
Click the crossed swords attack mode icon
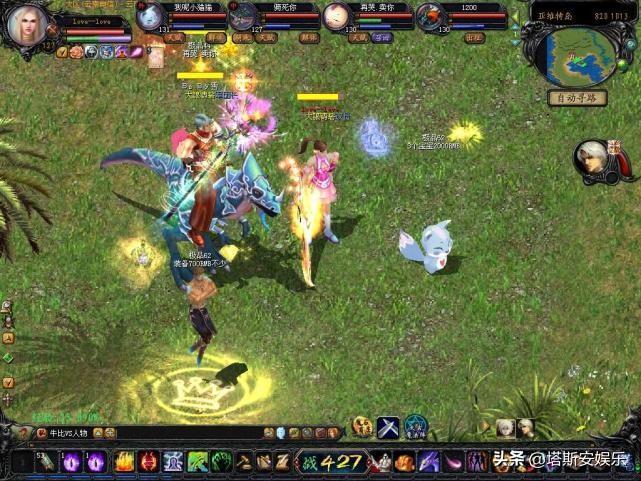pos(388,427)
